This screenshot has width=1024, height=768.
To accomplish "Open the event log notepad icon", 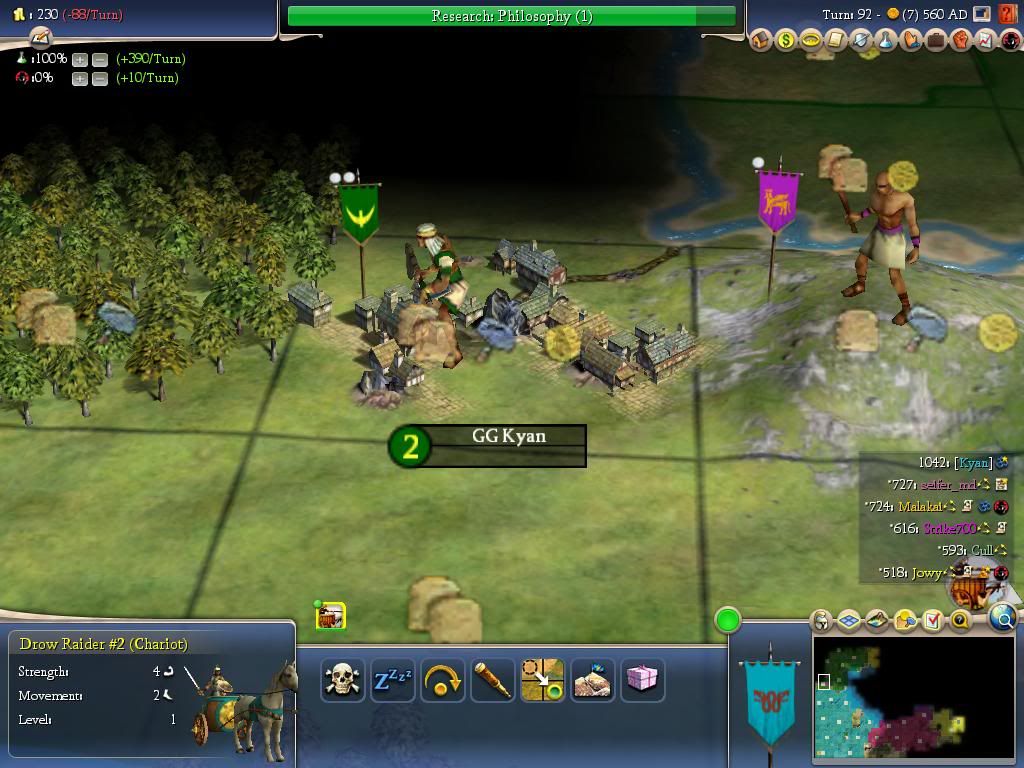I will [x=40, y=38].
